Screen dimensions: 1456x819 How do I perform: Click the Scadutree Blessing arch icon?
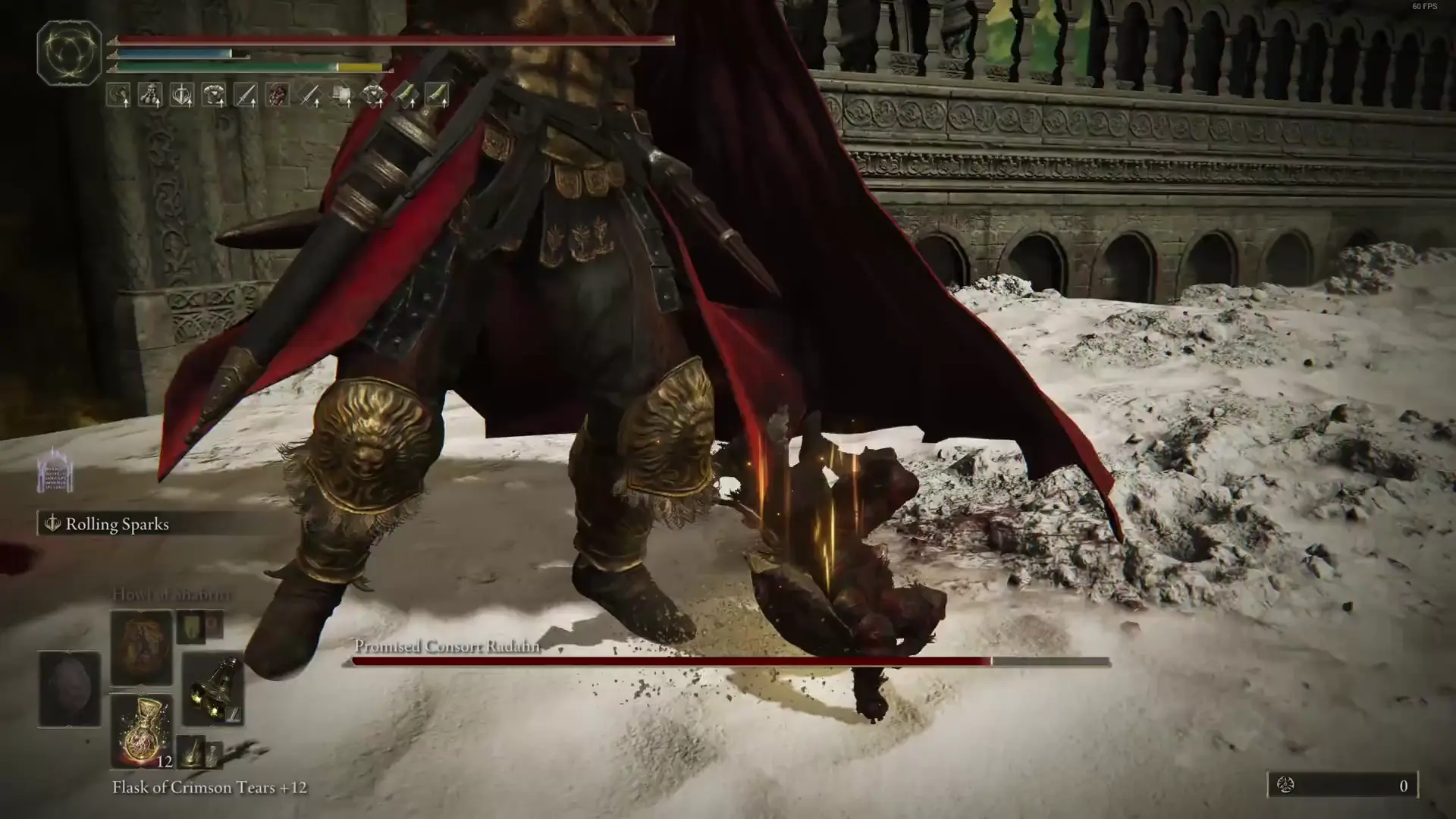53,470
